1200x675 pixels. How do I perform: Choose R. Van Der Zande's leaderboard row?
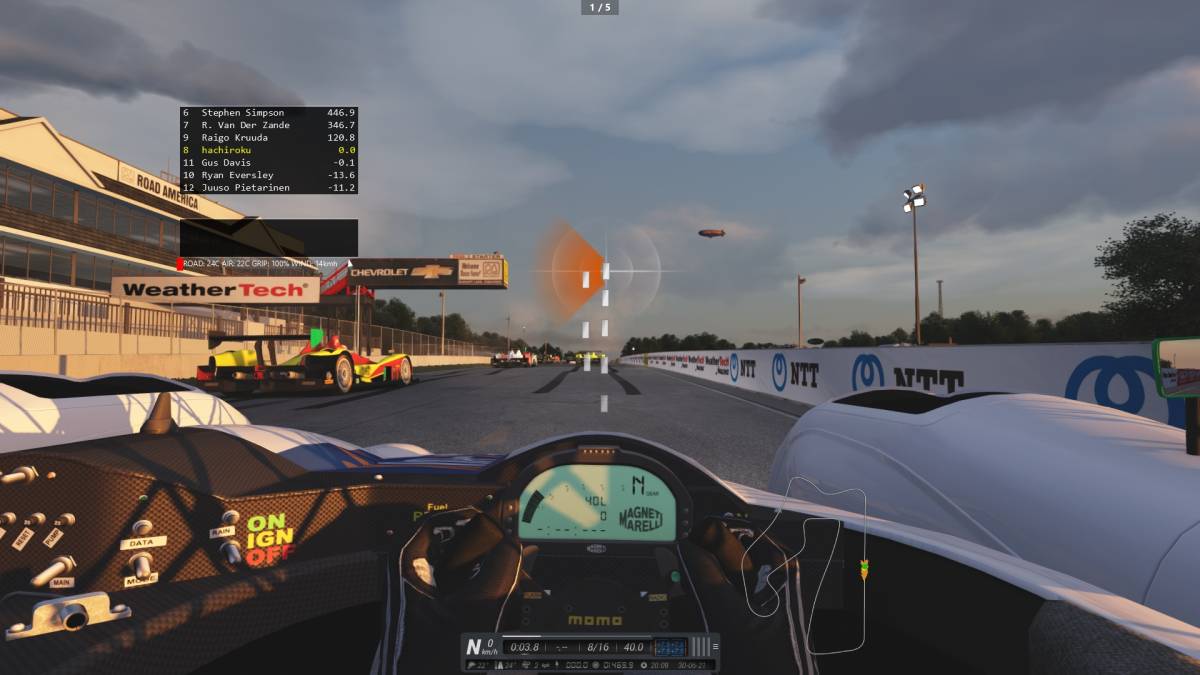268,125
